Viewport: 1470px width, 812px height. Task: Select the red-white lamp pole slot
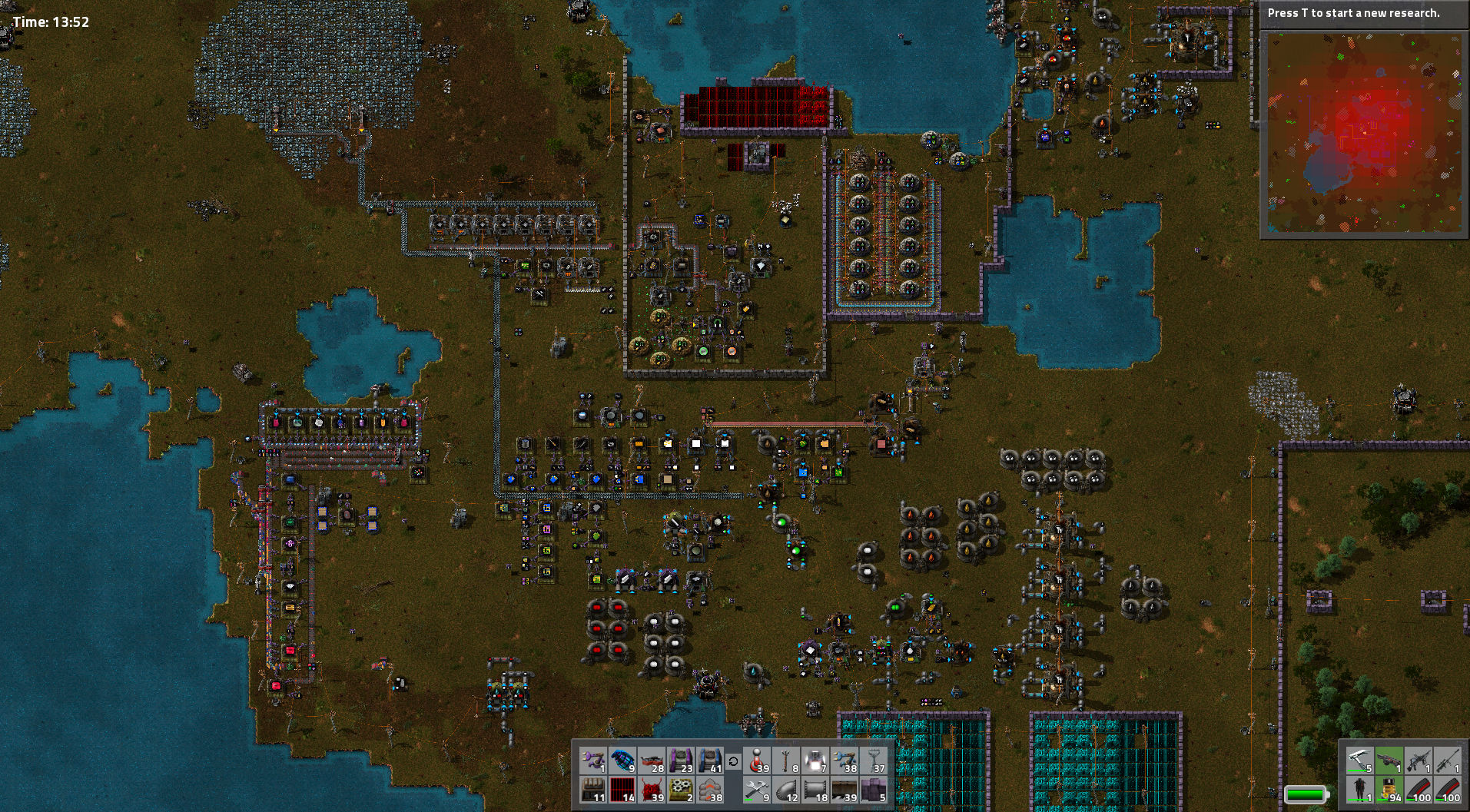click(x=757, y=761)
